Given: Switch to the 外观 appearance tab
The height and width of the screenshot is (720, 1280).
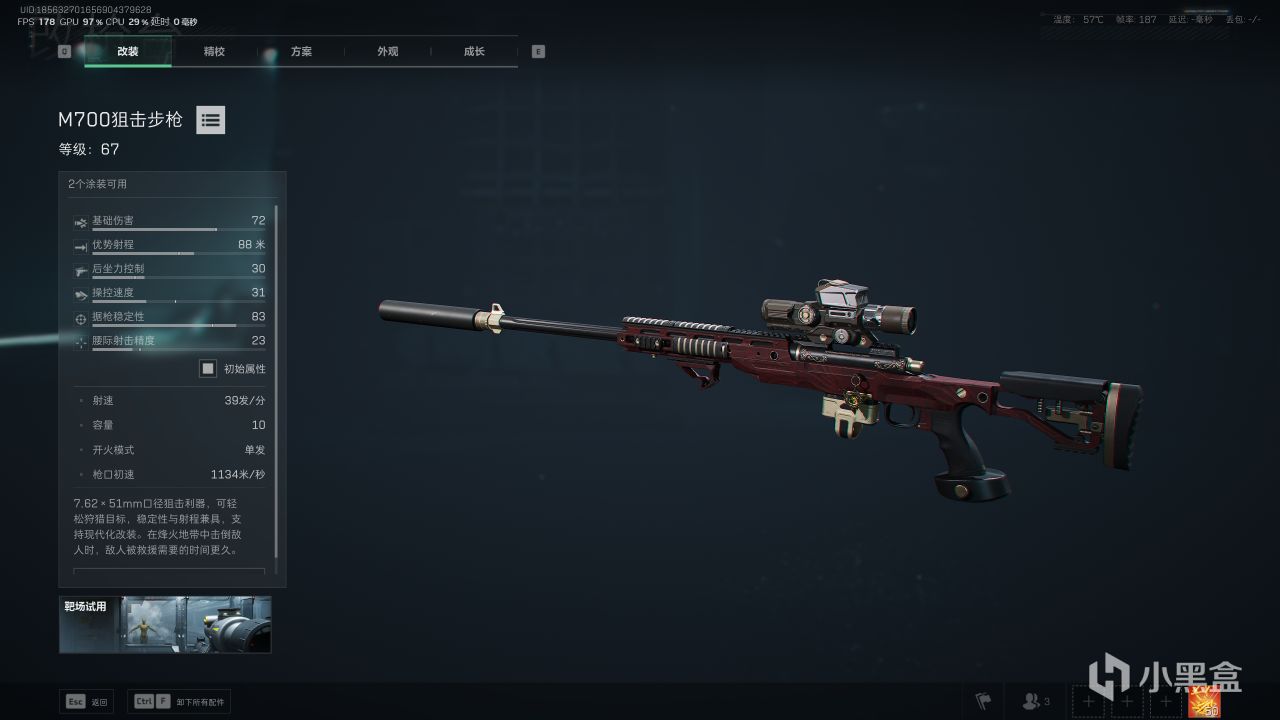Looking at the screenshot, I should (x=388, y=51).
